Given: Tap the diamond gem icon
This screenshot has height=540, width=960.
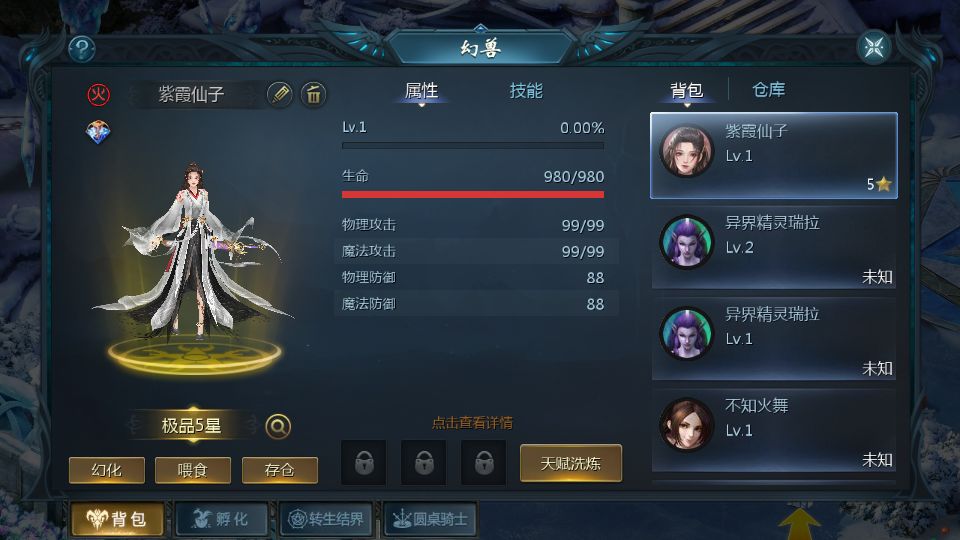Looking at the screenshot, I should point(99,132).
